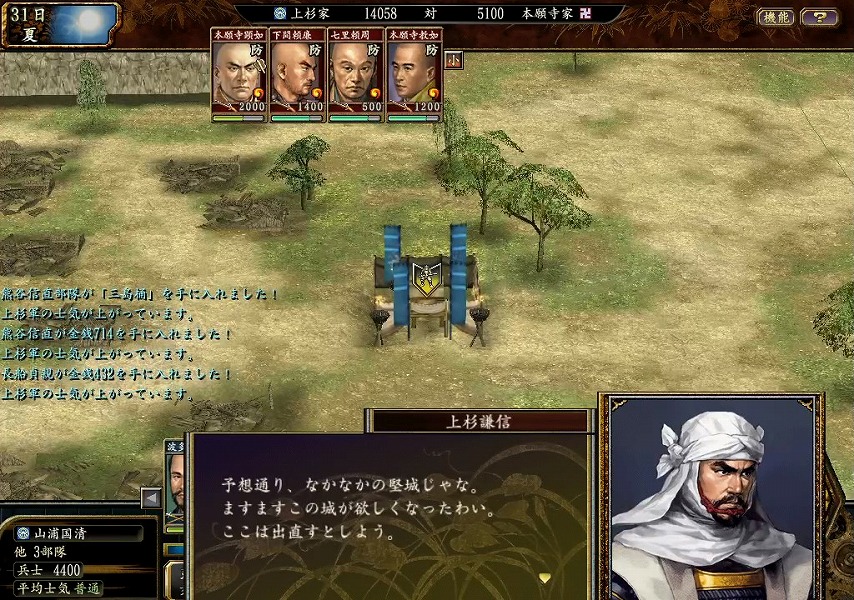Advance dialogue with the yellow arrow indicator

point(544,577)
